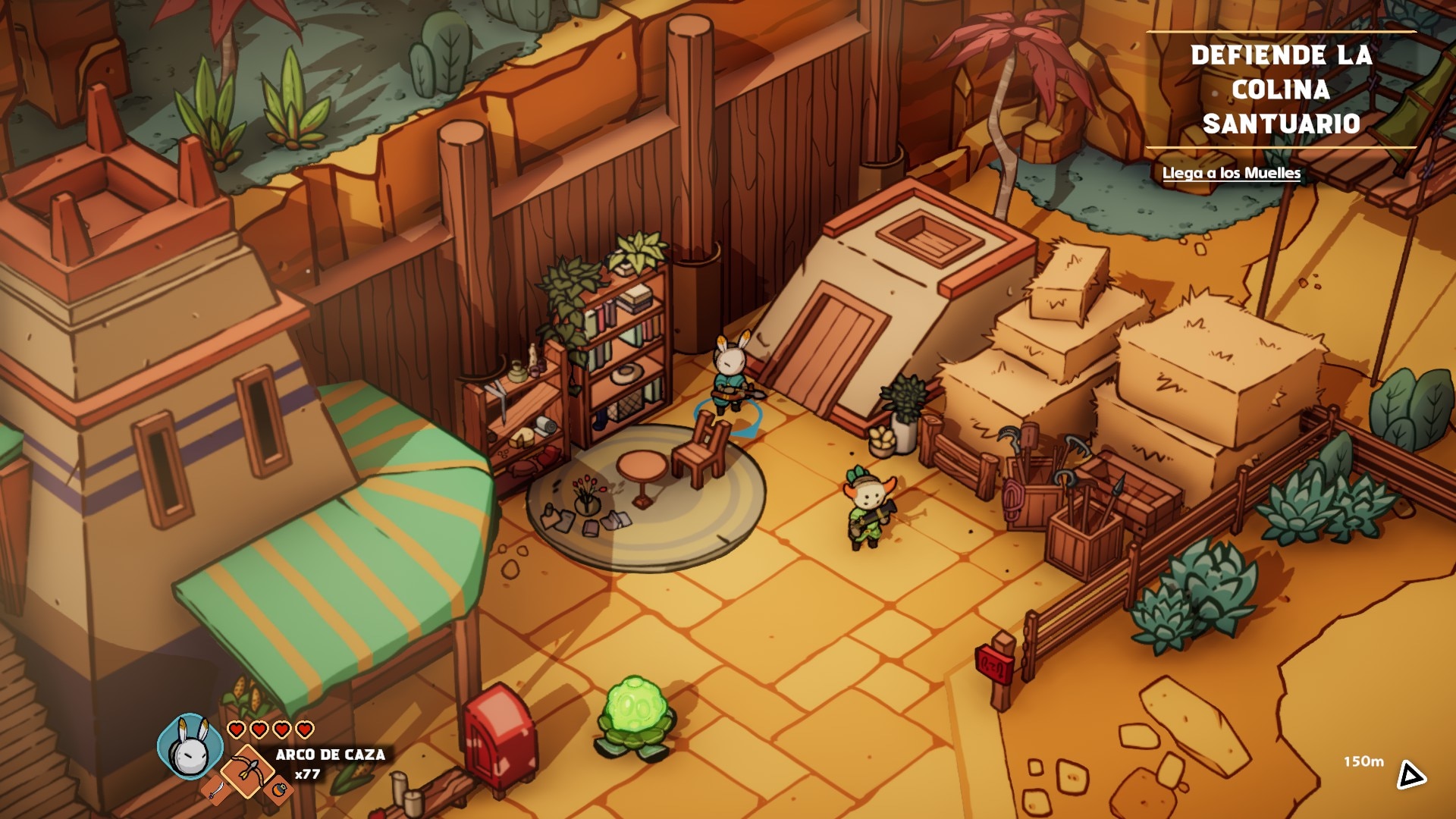The image size is (1456, 819).
Task: Open the Defiende la Colina Santuario quest
Action: tap(1281, 89)
